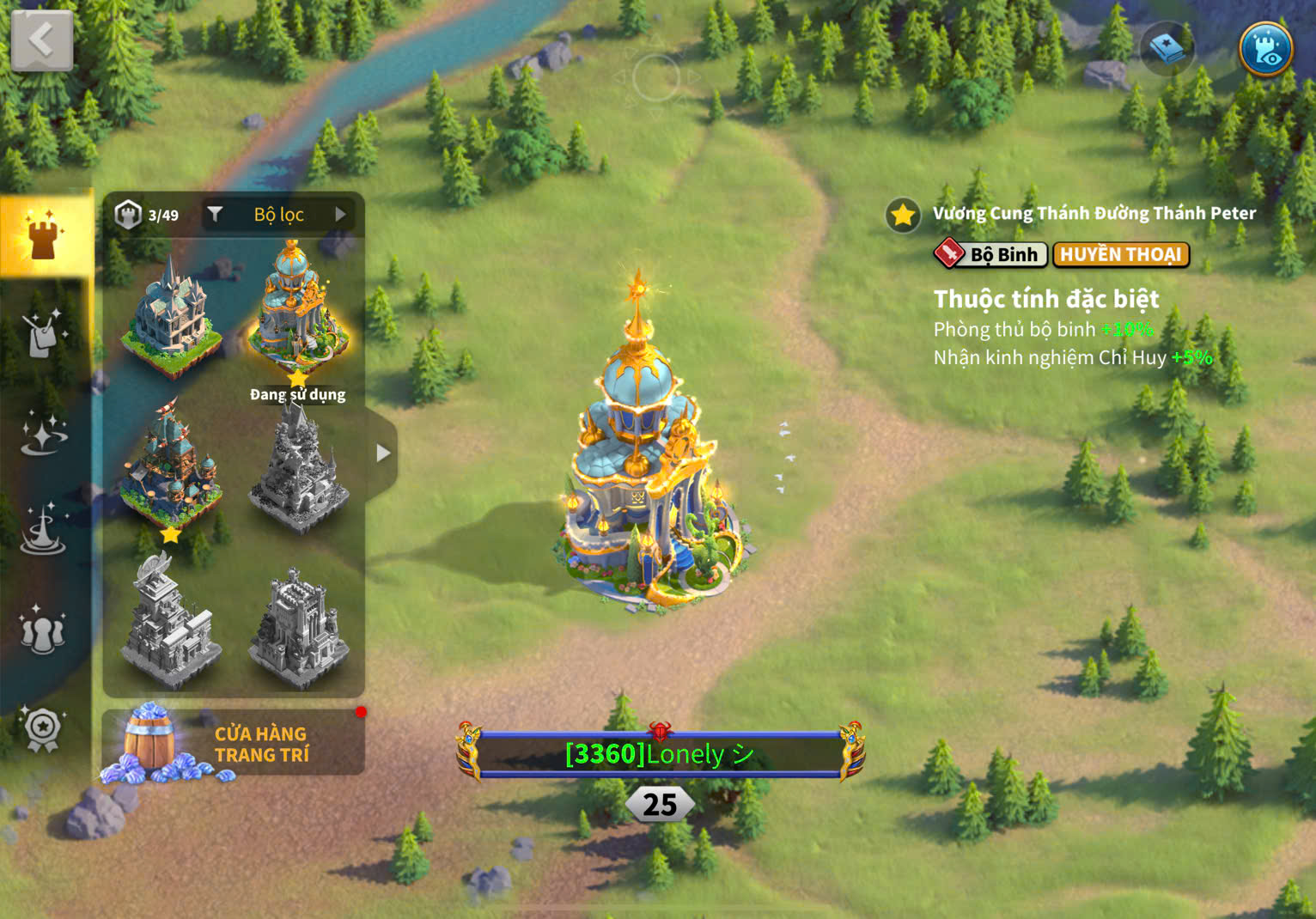Open the blue book icon

pyautogui.click(x=1167, y=49)
